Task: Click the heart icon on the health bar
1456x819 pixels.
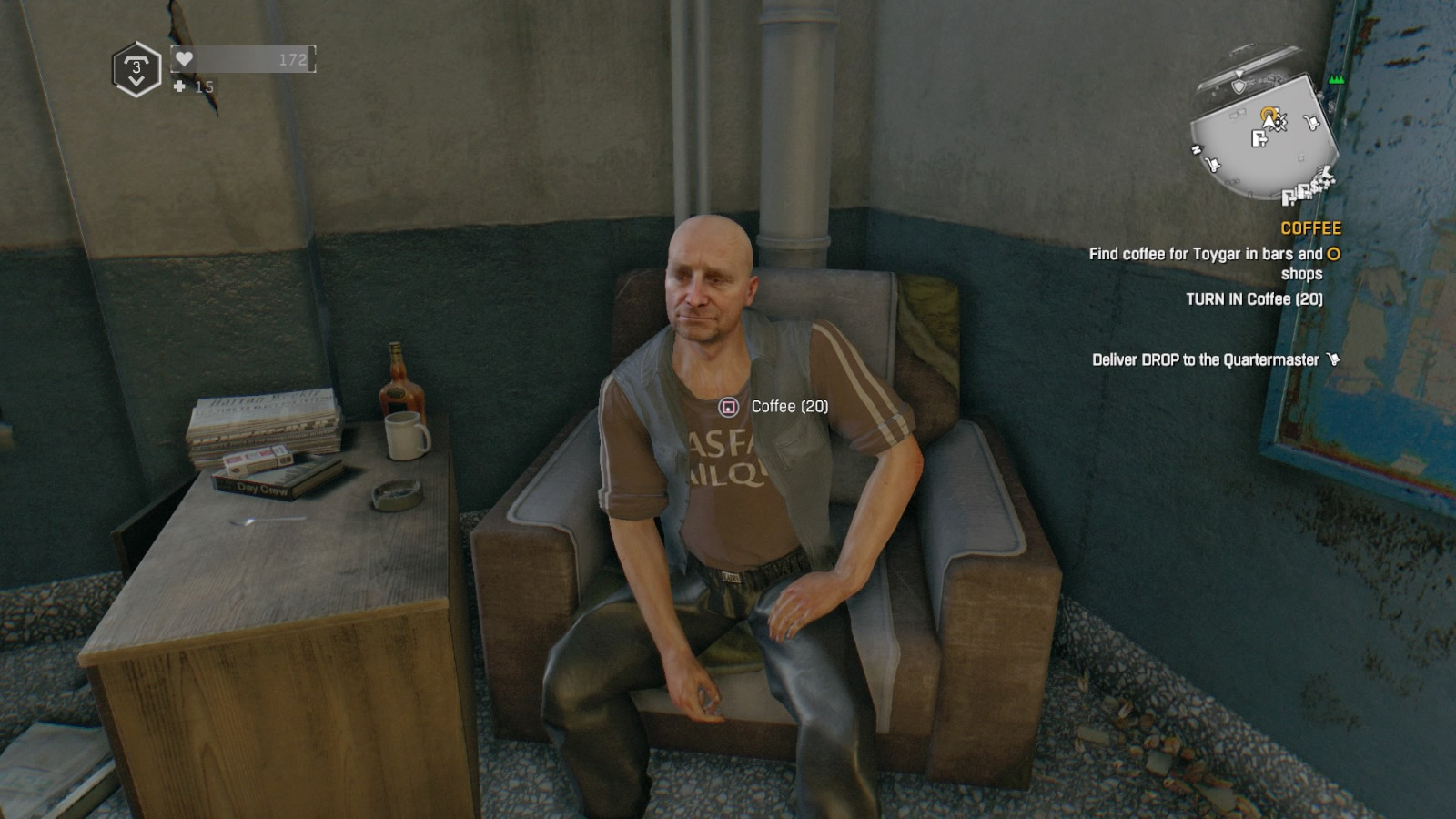Action: (184, 57)
